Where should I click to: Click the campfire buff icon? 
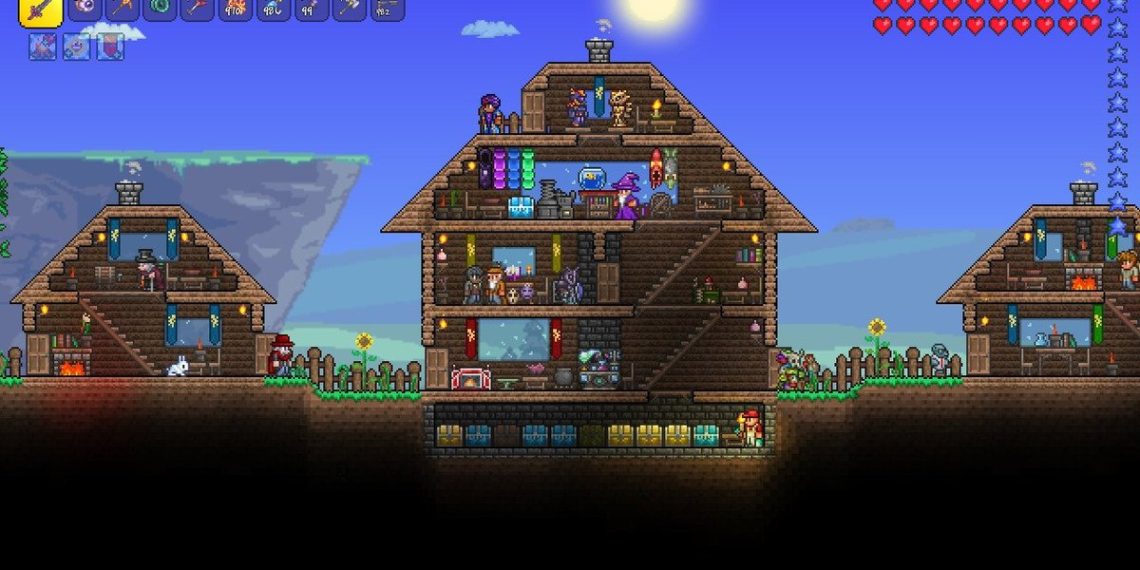(x=43, y=46)
